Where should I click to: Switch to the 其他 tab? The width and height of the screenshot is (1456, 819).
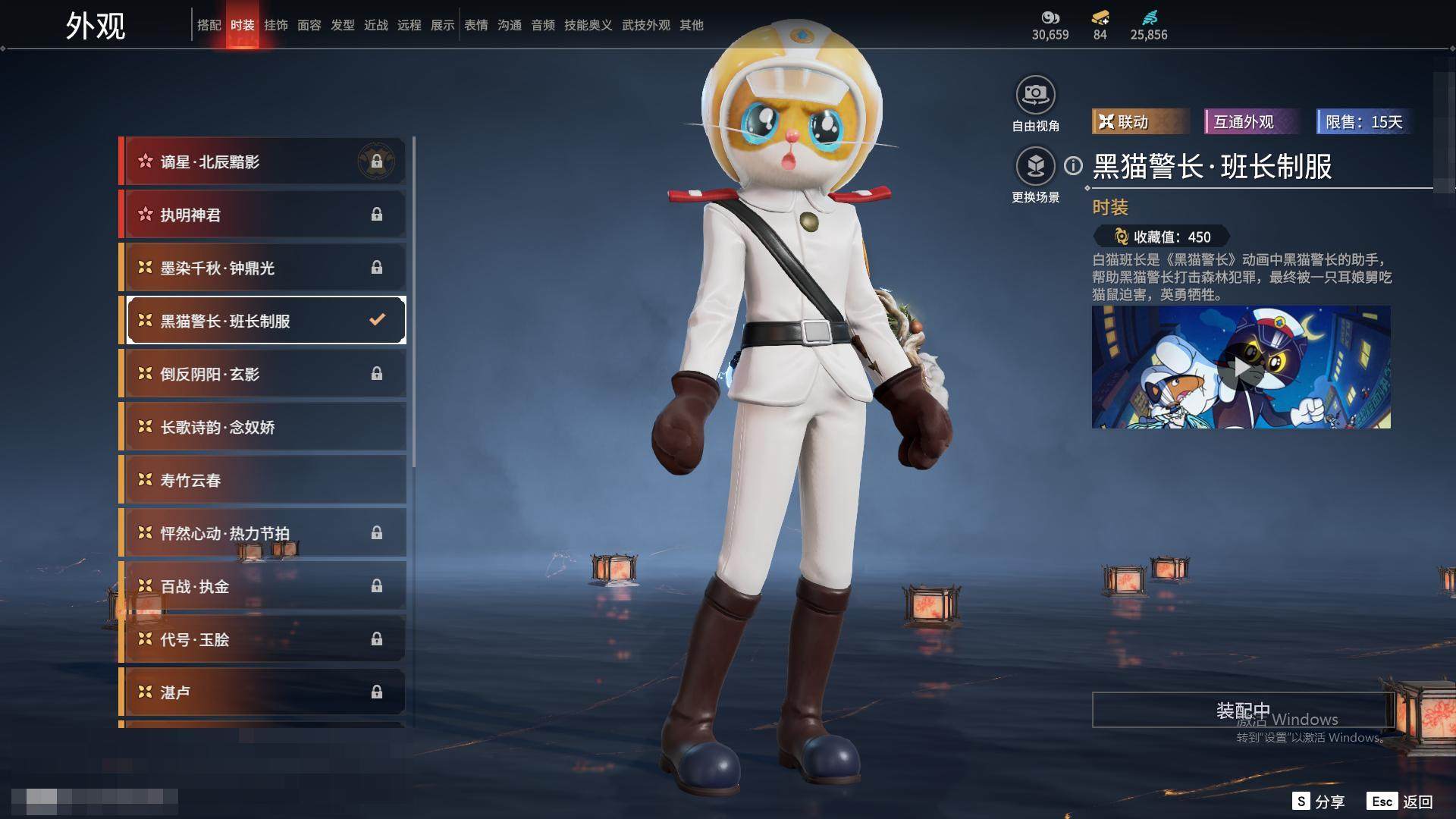point(691,25)
